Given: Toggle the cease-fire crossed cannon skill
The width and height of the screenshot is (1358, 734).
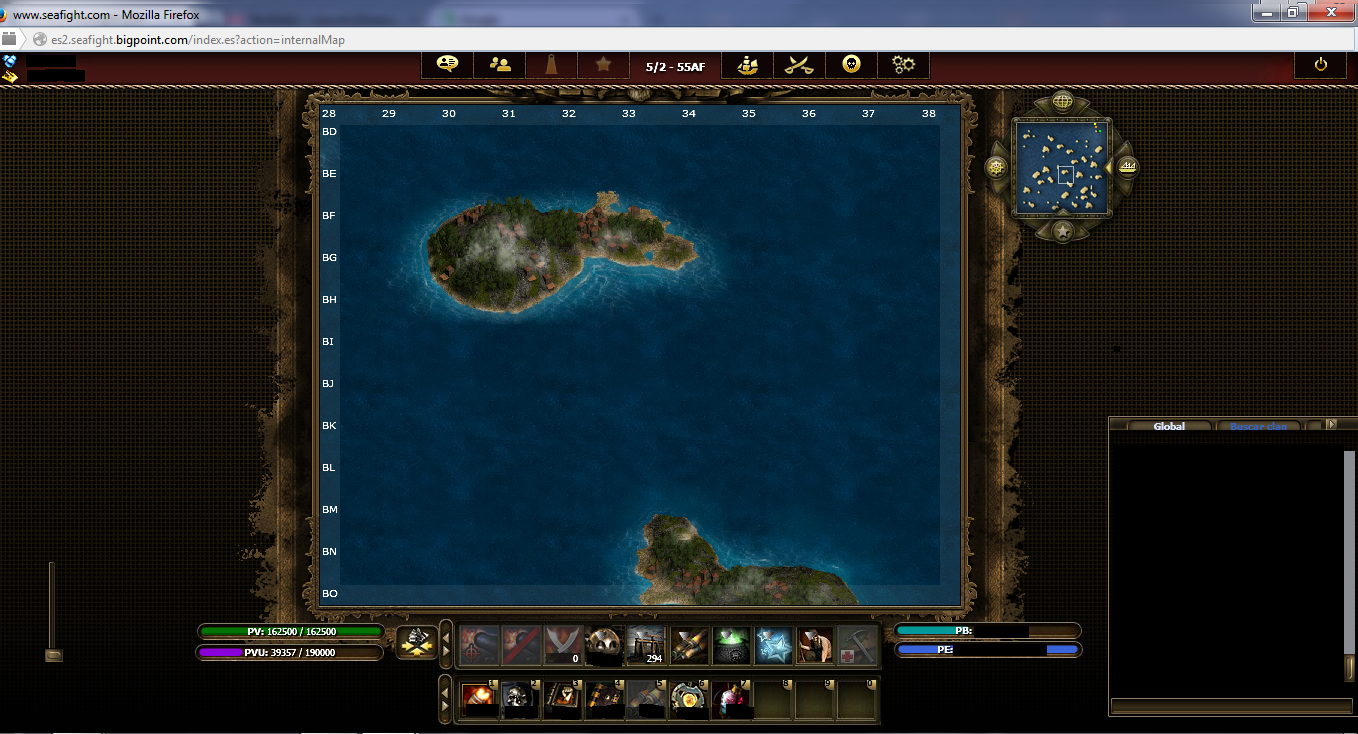Looking at the screenshot, I should coord(520,645).
